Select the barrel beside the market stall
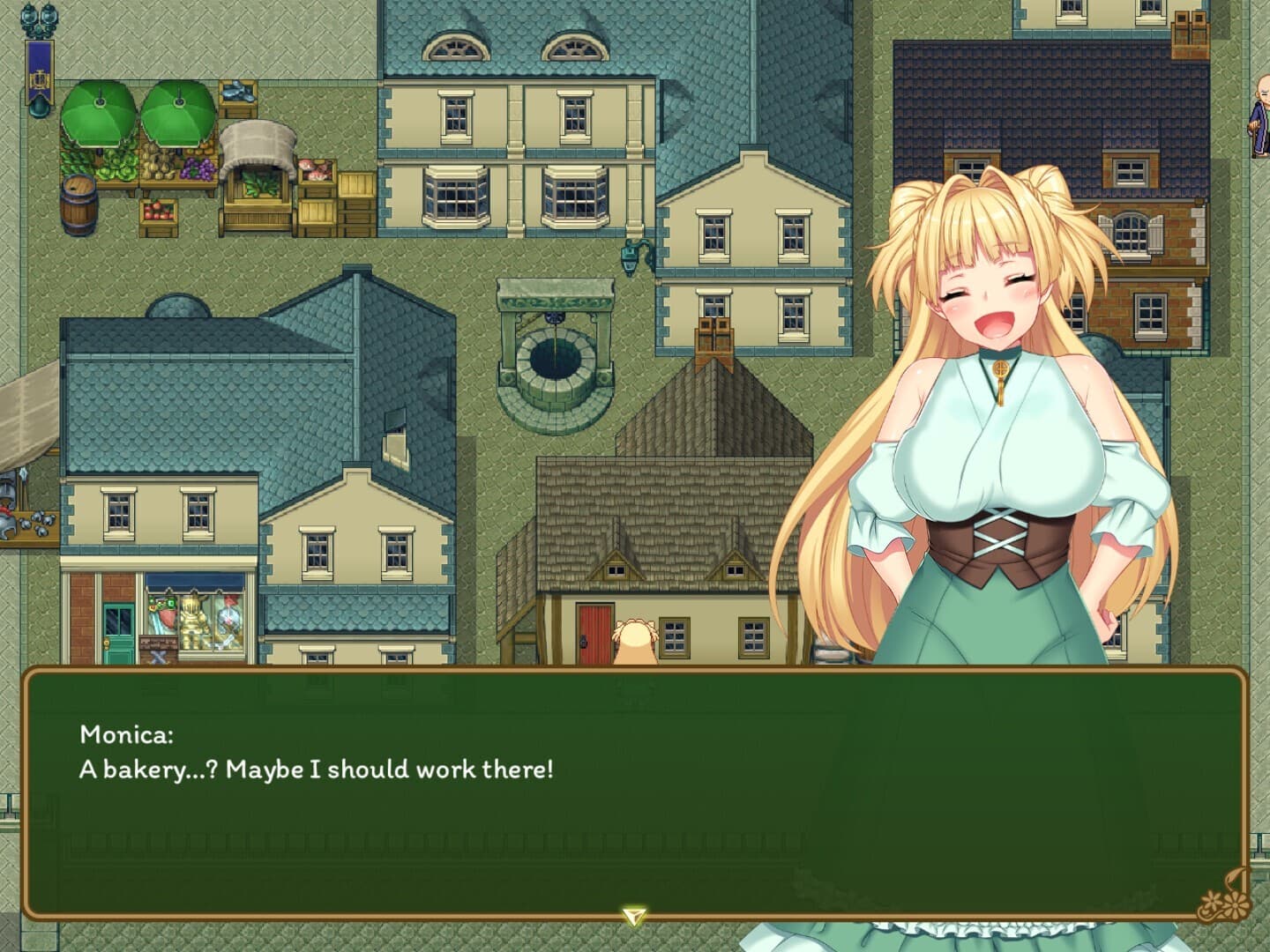 (x=78, y=207)
